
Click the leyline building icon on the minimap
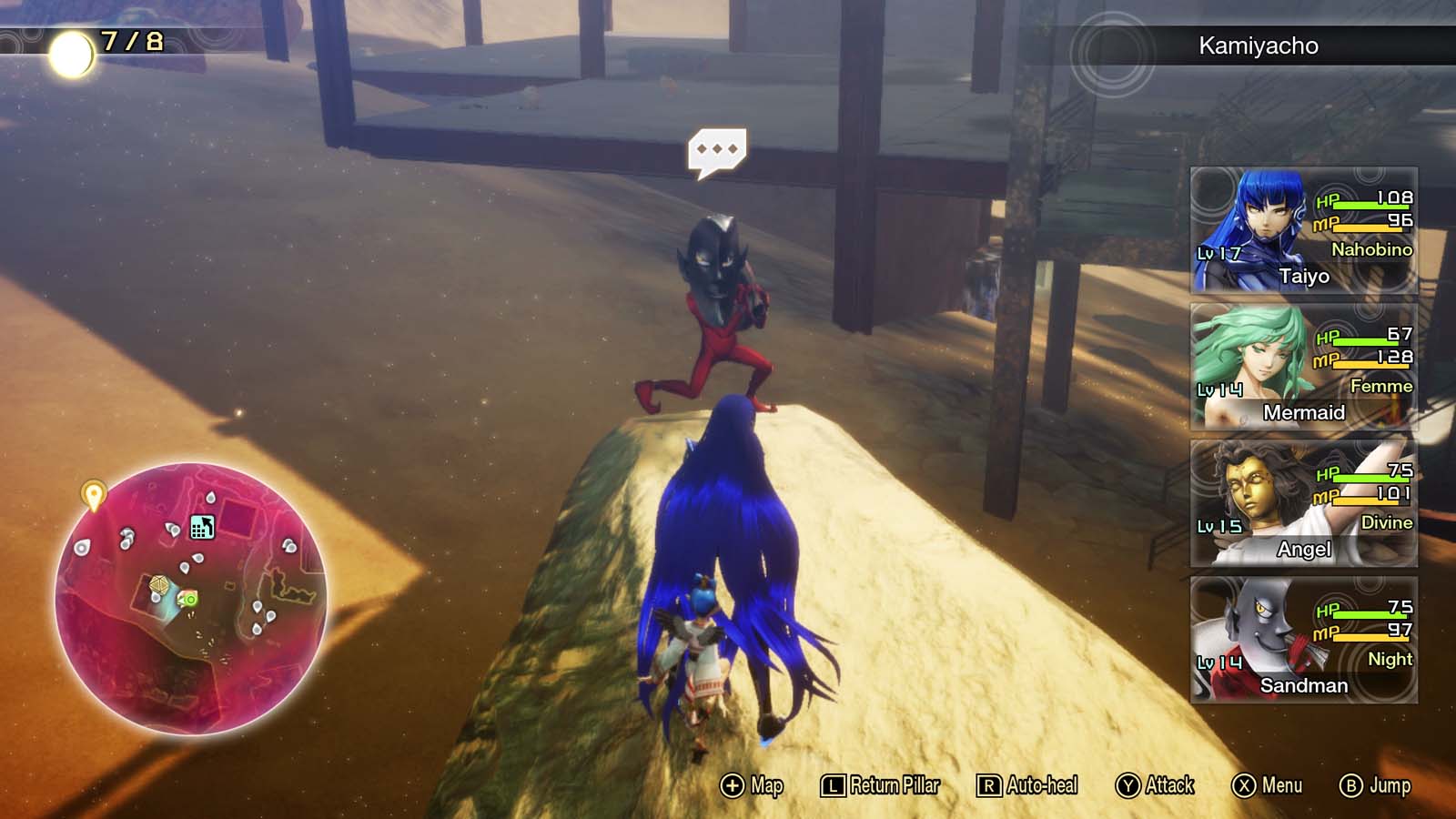point(201,527)
